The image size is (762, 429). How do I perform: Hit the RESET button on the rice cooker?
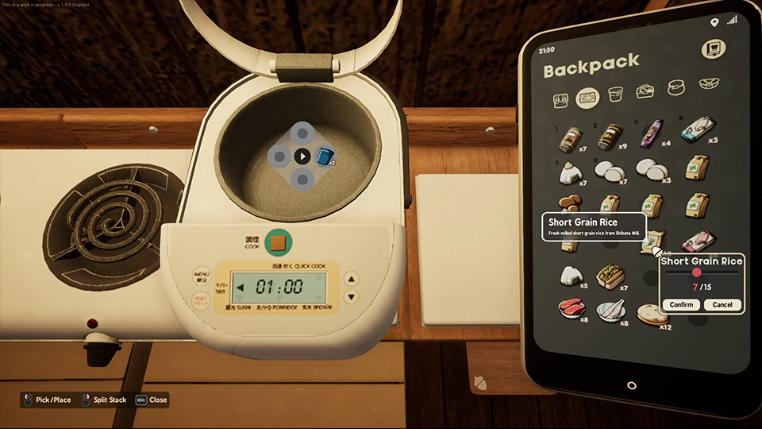201,299
